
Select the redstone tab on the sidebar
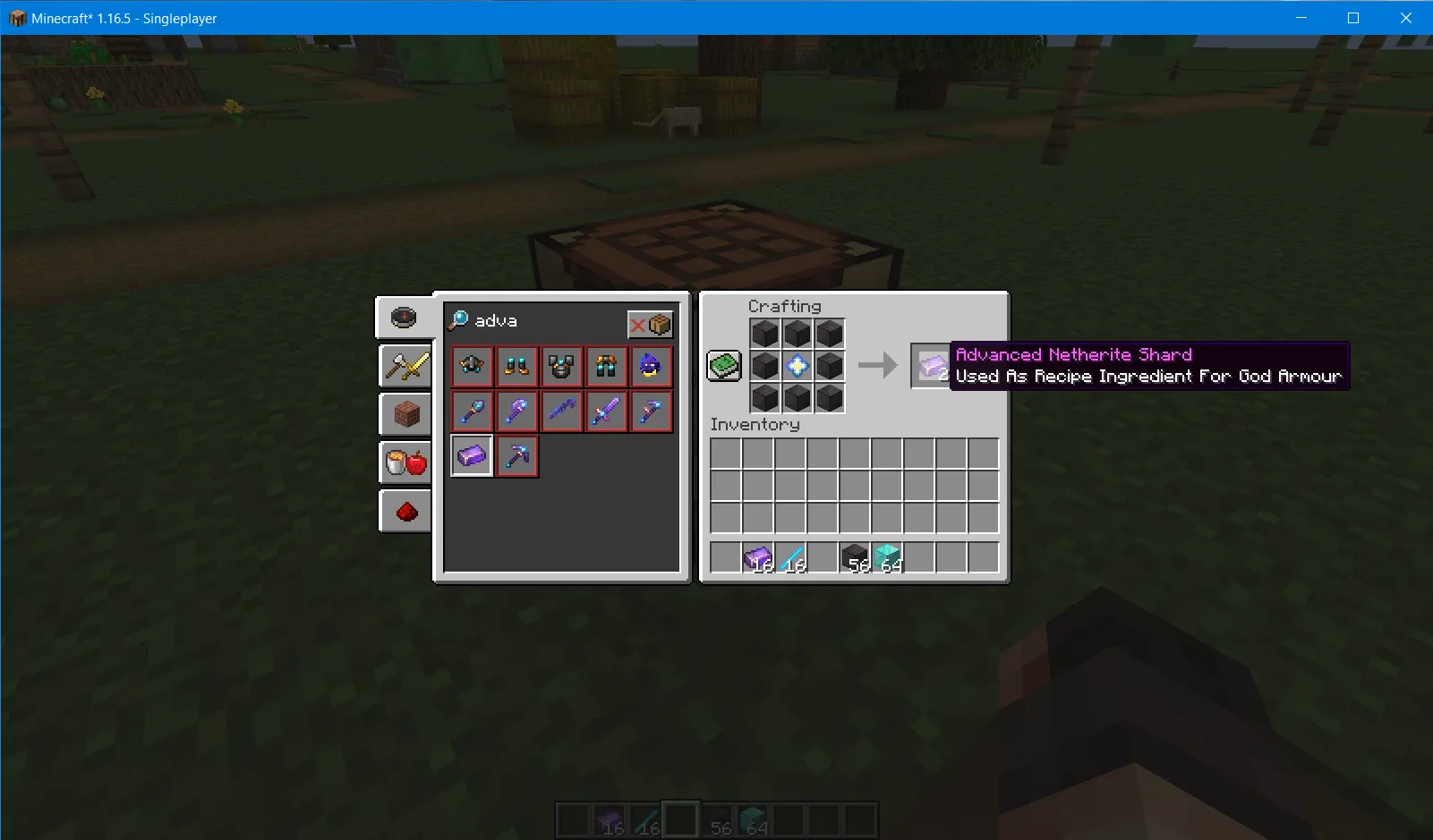coord(405,511)
